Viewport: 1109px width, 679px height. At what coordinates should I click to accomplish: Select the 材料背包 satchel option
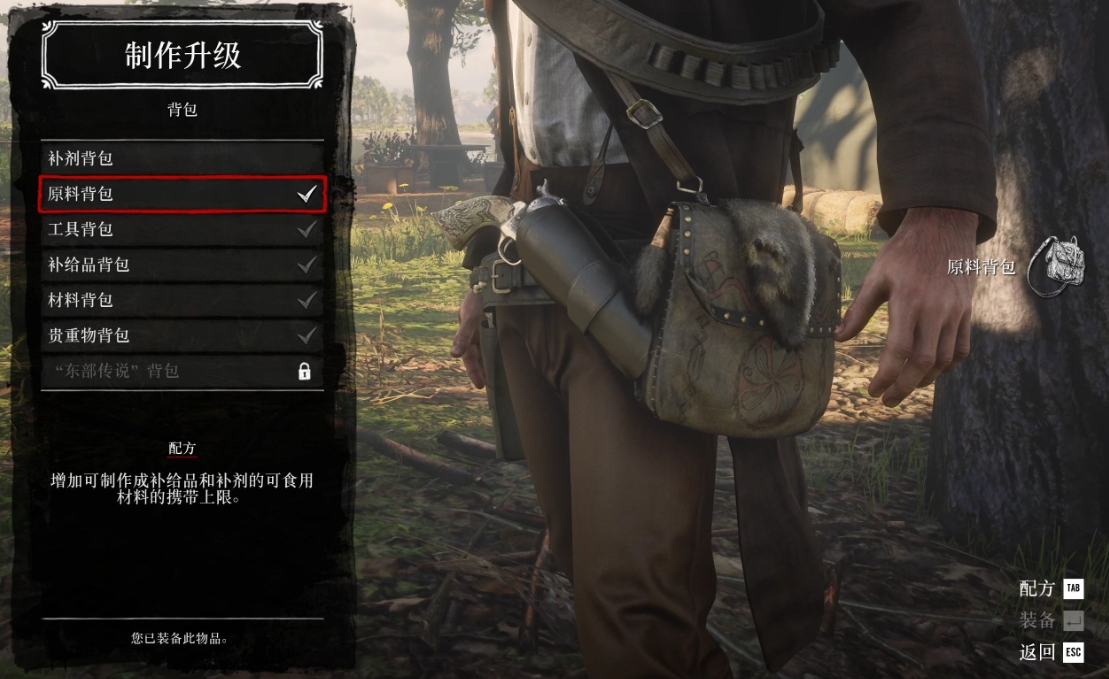[x=182, y=300]
